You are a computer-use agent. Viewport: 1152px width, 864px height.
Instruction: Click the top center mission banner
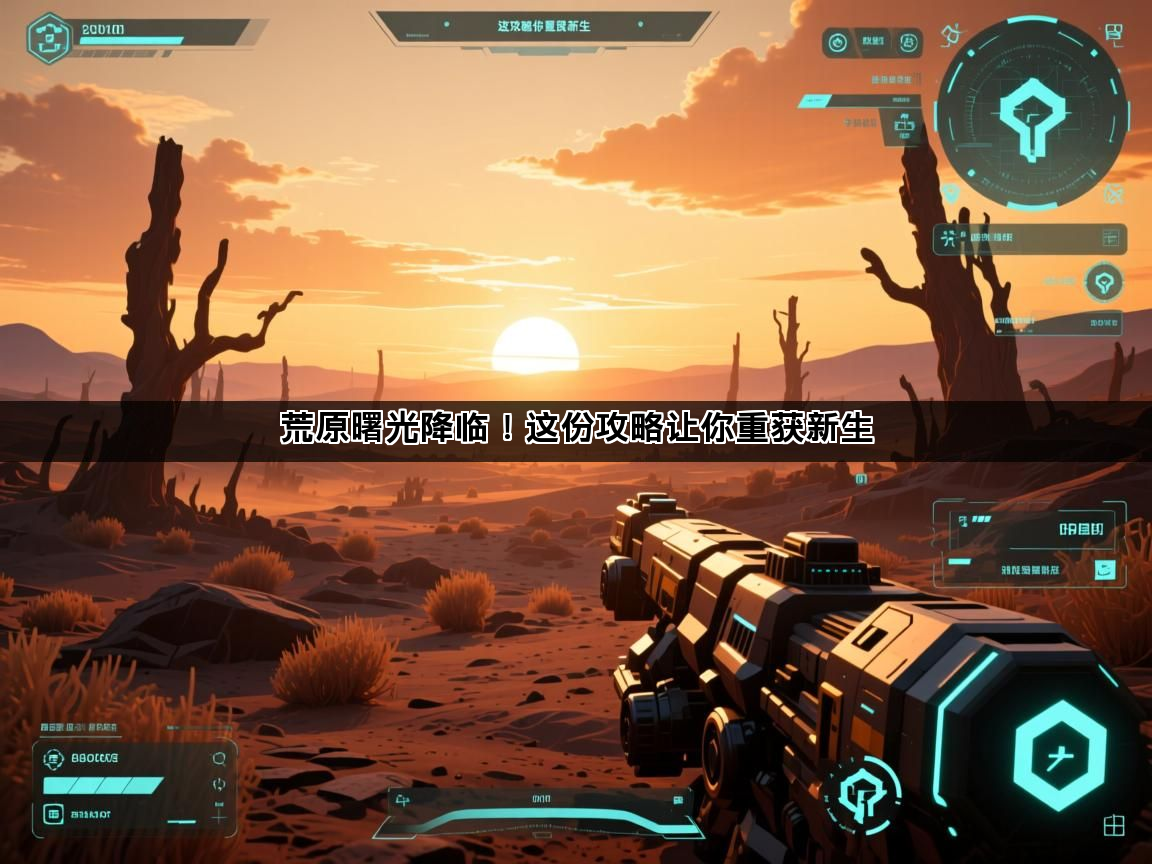coord(543,27)
